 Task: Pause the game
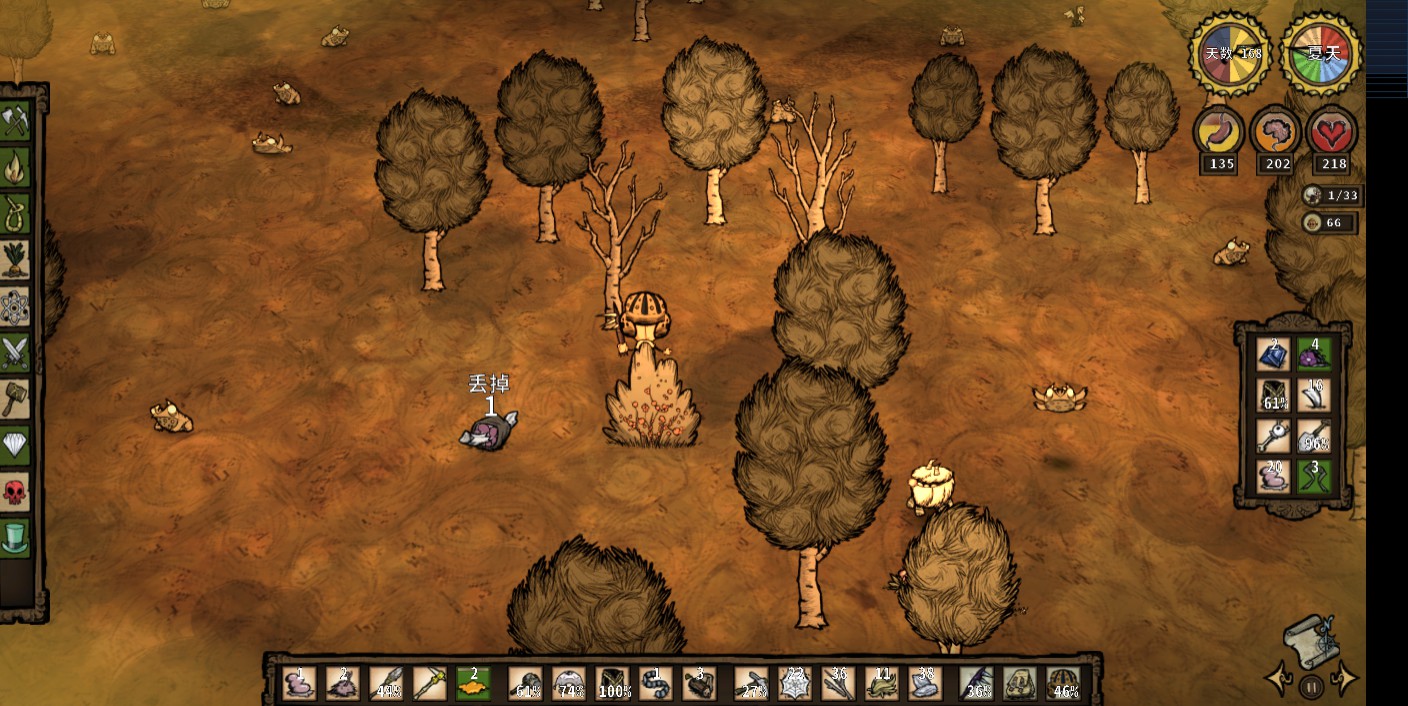(1311, 686)
